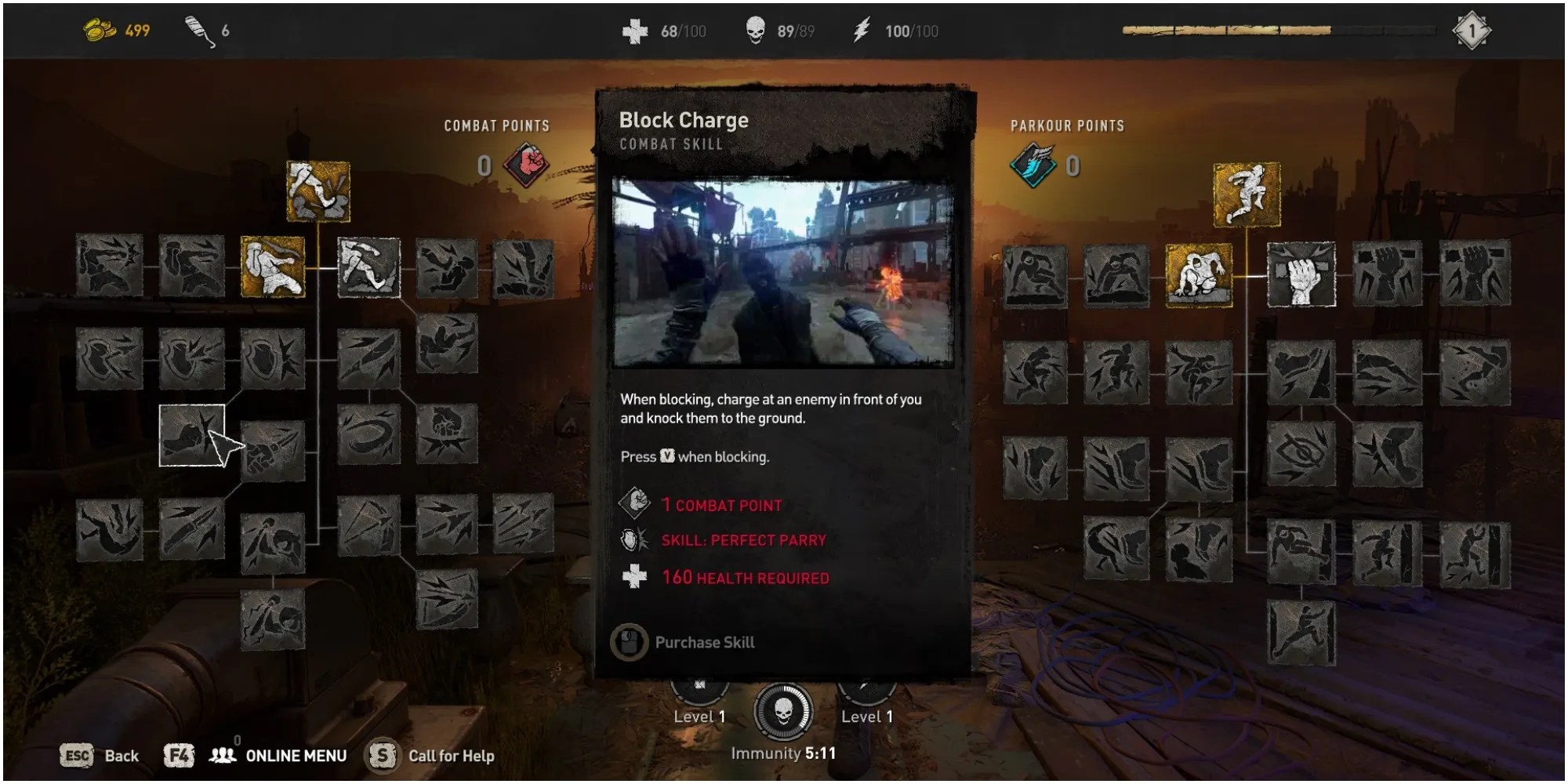Click the stamina lightning icon

click(864, 31)
